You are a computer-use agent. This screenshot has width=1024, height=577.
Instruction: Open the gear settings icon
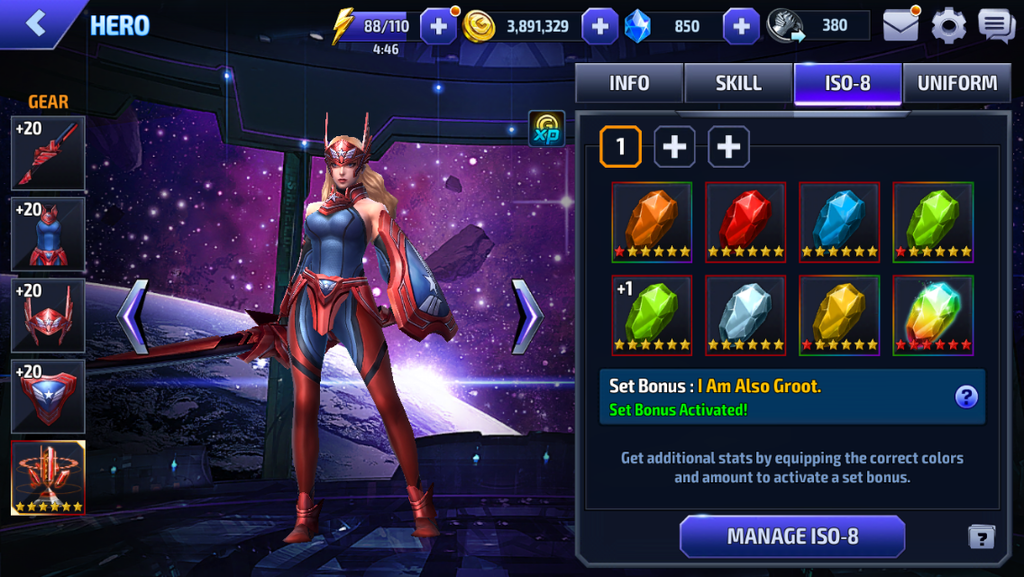tap(948, 26)
